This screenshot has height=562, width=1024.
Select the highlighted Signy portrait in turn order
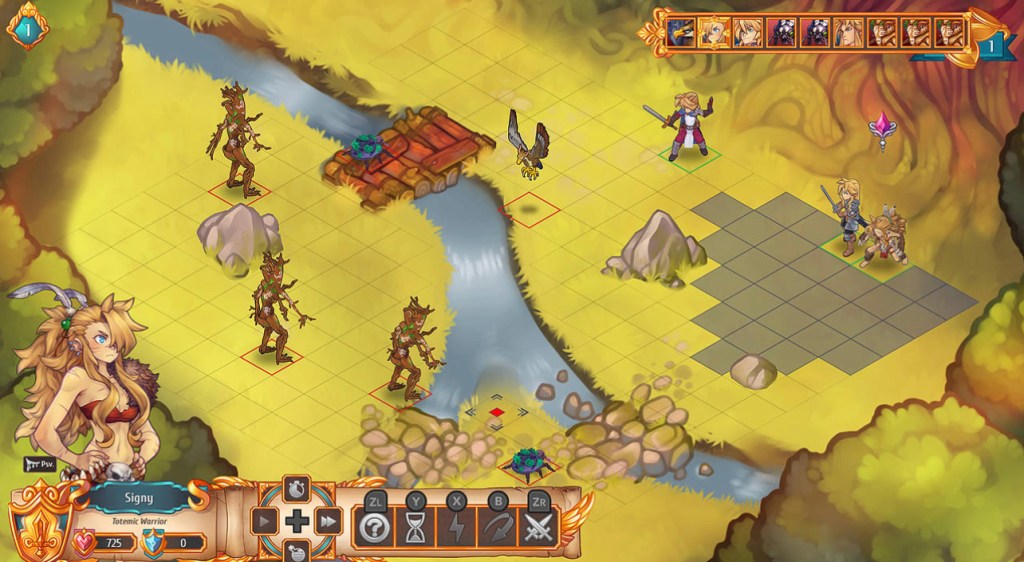click(x=715, y=33)
